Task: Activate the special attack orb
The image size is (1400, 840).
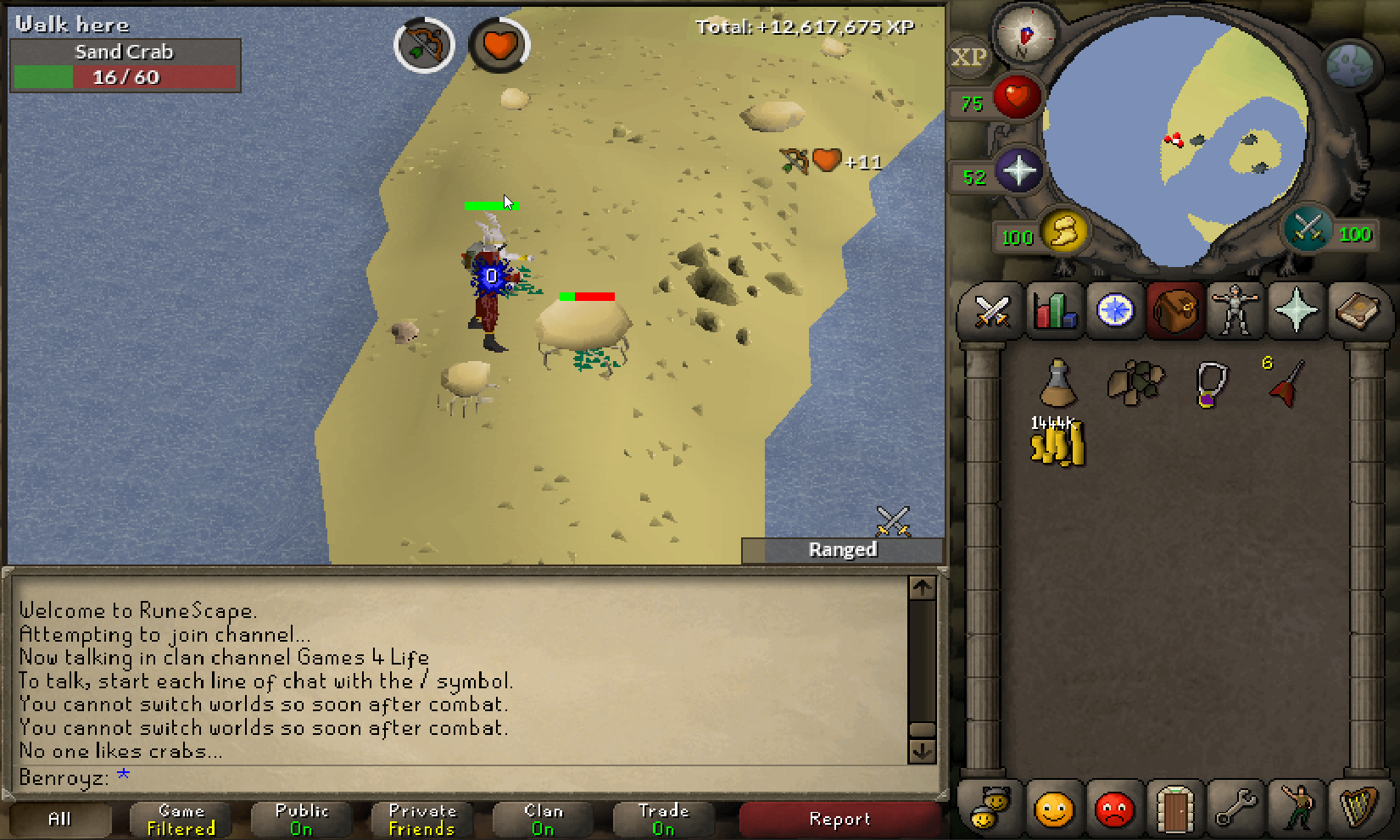Action: [x=1307, y=229]
